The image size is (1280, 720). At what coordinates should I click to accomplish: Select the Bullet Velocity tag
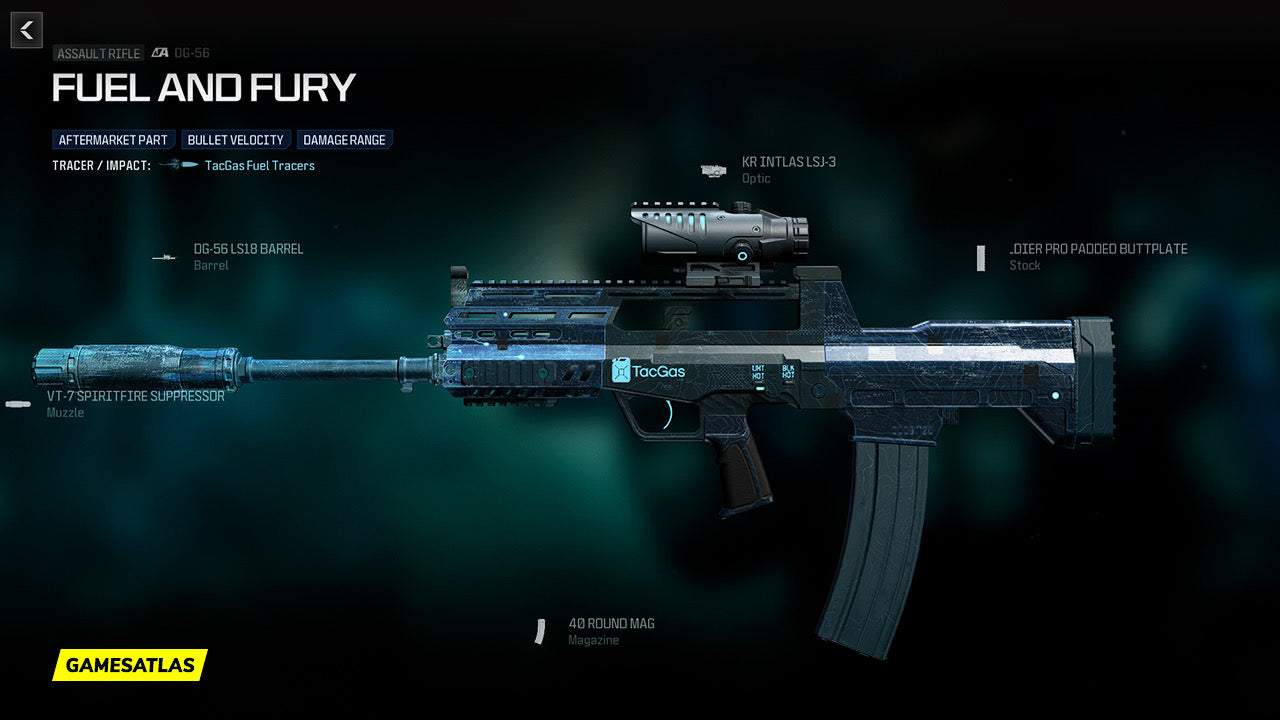click(236, 140)
